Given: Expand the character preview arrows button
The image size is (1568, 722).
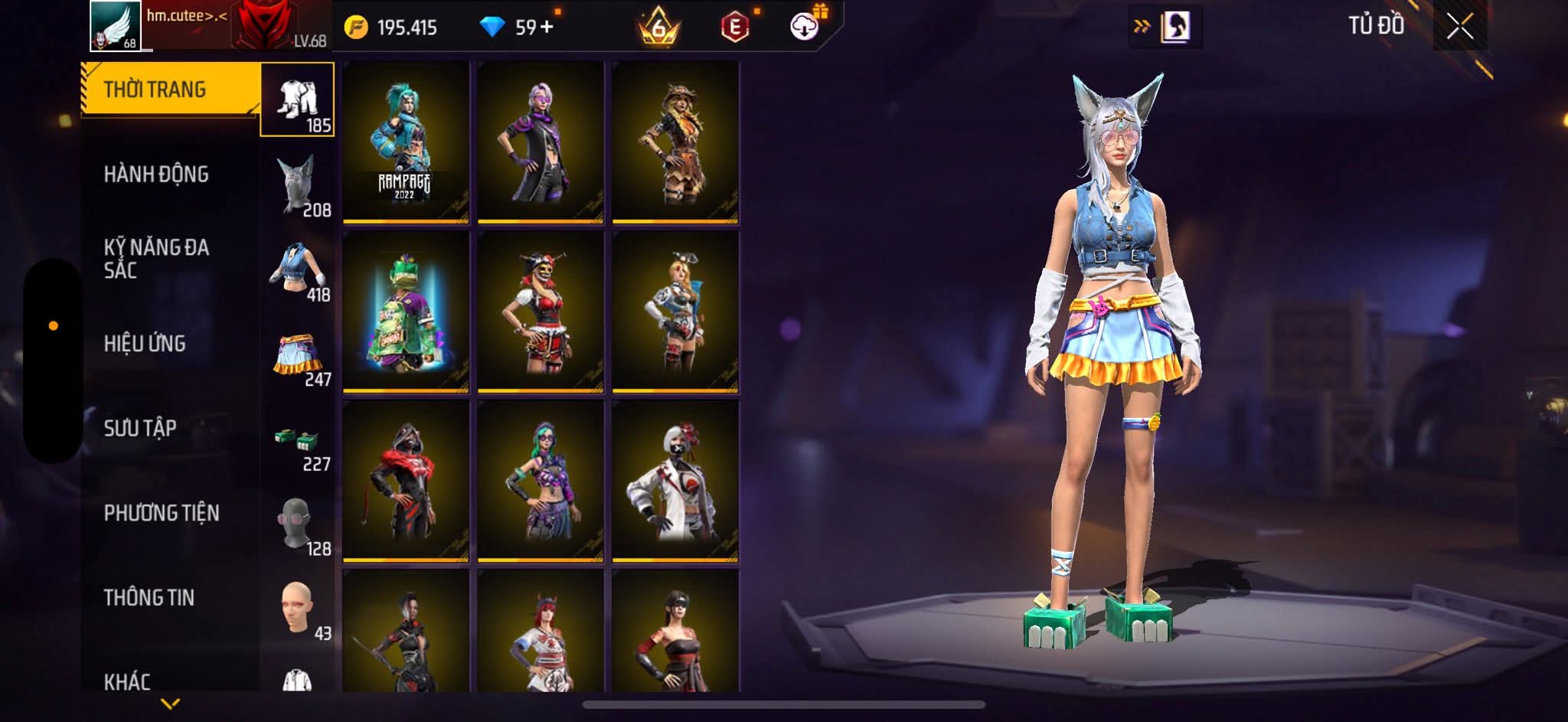Looking at the screenshot, I should (x=1142, y=28).
